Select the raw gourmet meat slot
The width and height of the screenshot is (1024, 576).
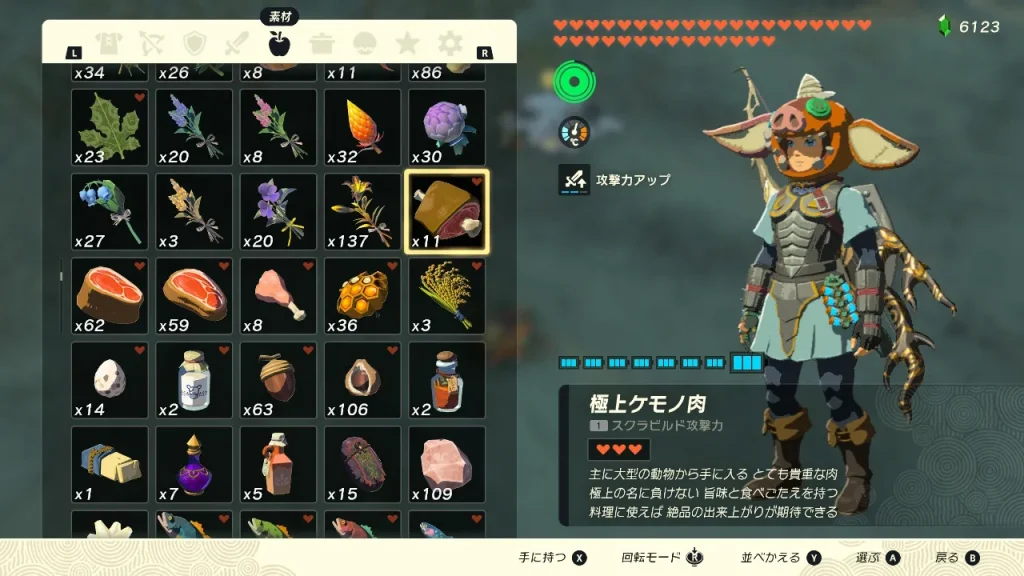tap(447, 212)
